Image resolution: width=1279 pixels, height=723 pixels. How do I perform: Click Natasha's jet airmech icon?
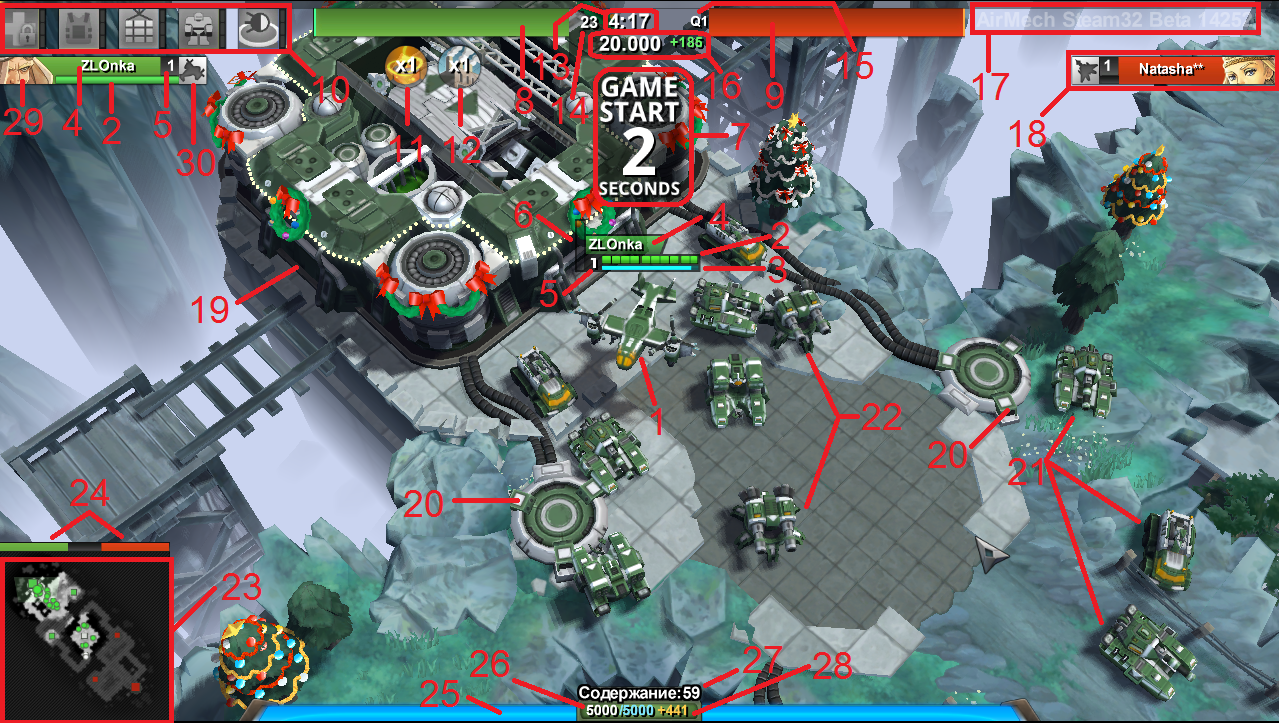pos(1084,70)
